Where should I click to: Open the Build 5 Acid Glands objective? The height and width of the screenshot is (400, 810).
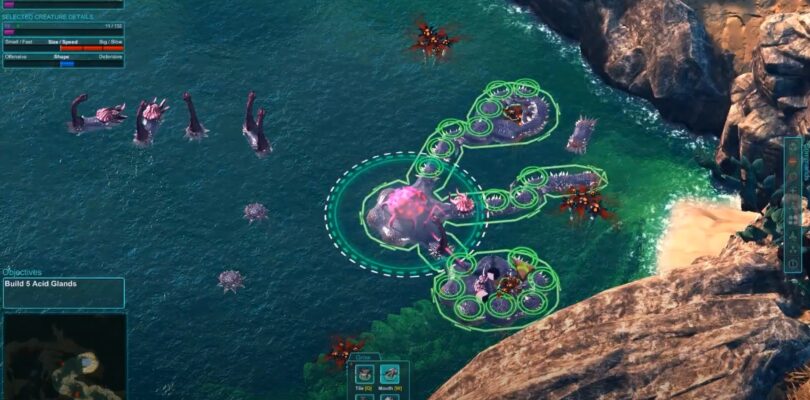(63, 292)
